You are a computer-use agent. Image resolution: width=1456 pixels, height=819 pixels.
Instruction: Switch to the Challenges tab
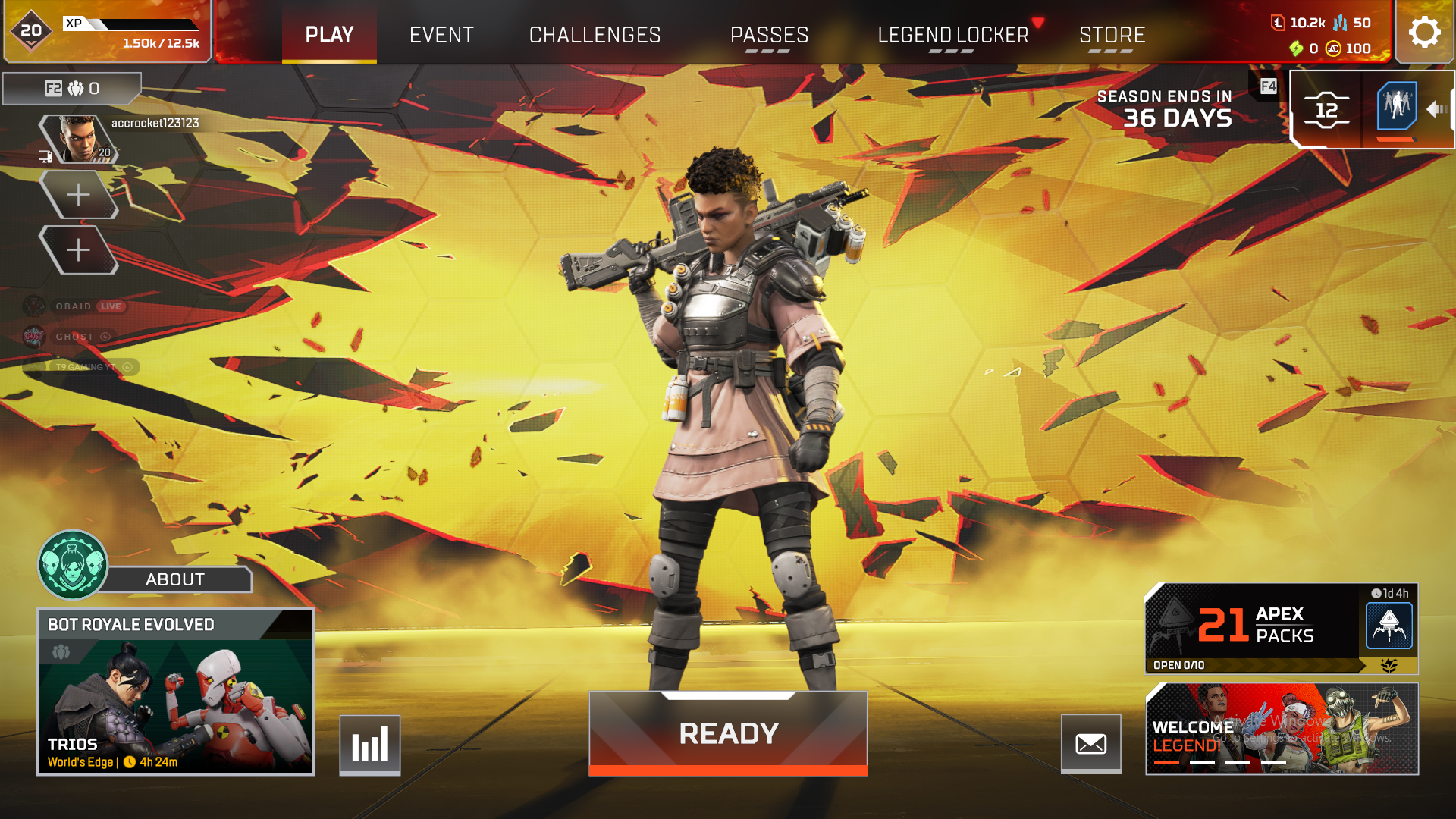pos(595,34)
